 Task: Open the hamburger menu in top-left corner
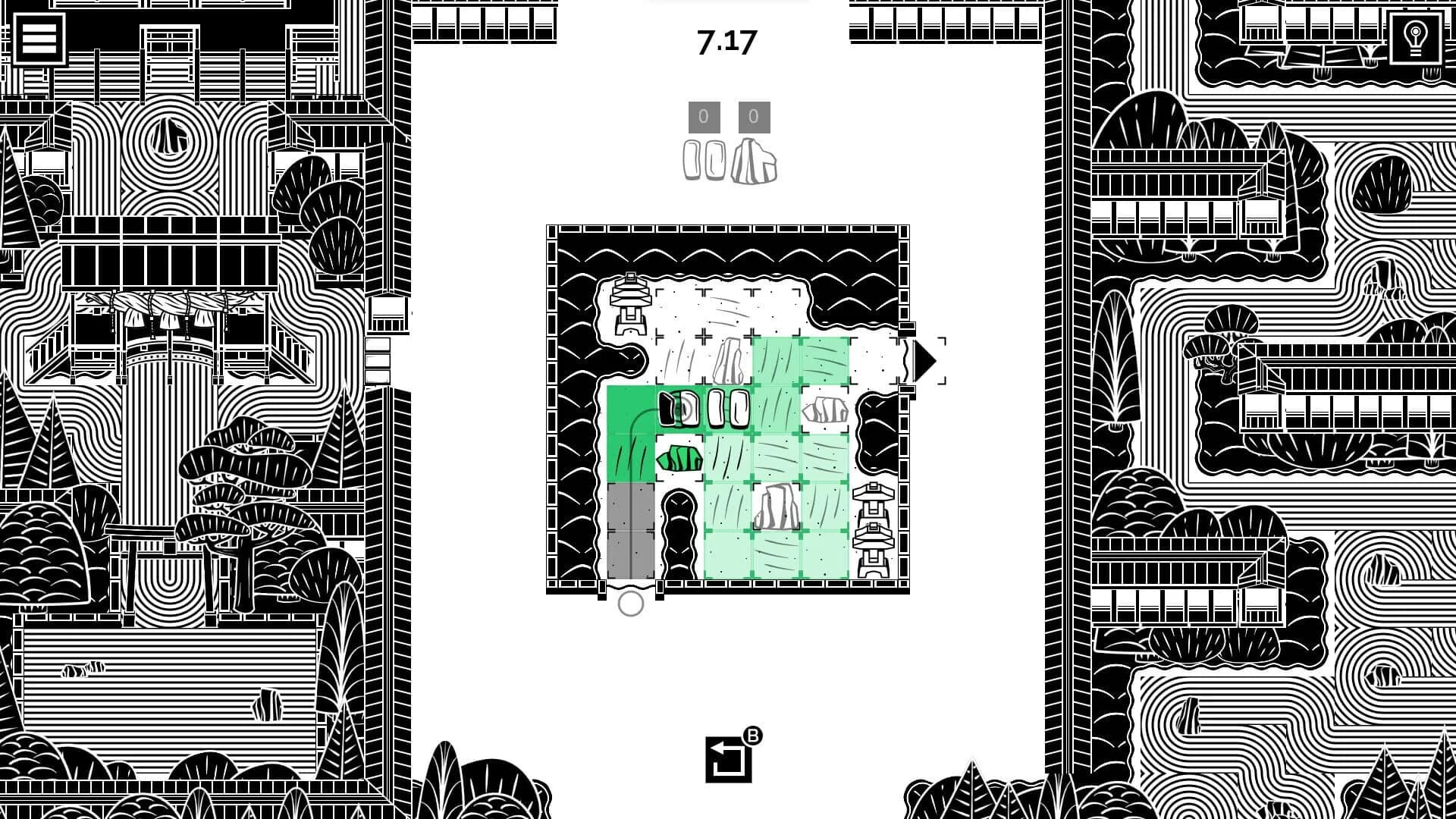coord(39,38)
